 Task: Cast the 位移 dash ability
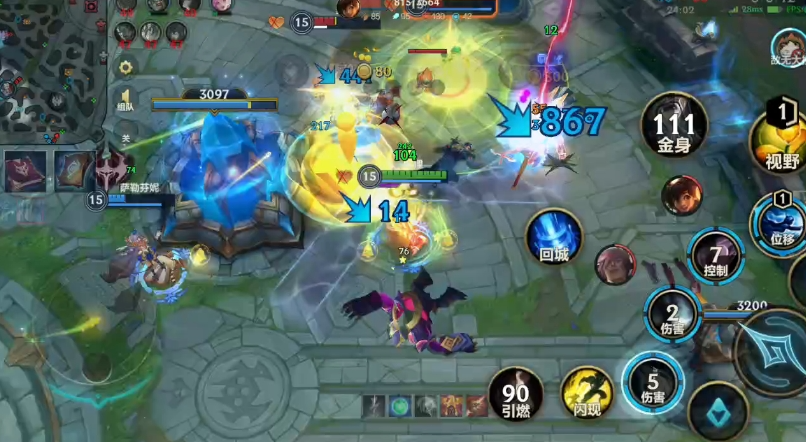pos(782,222)
